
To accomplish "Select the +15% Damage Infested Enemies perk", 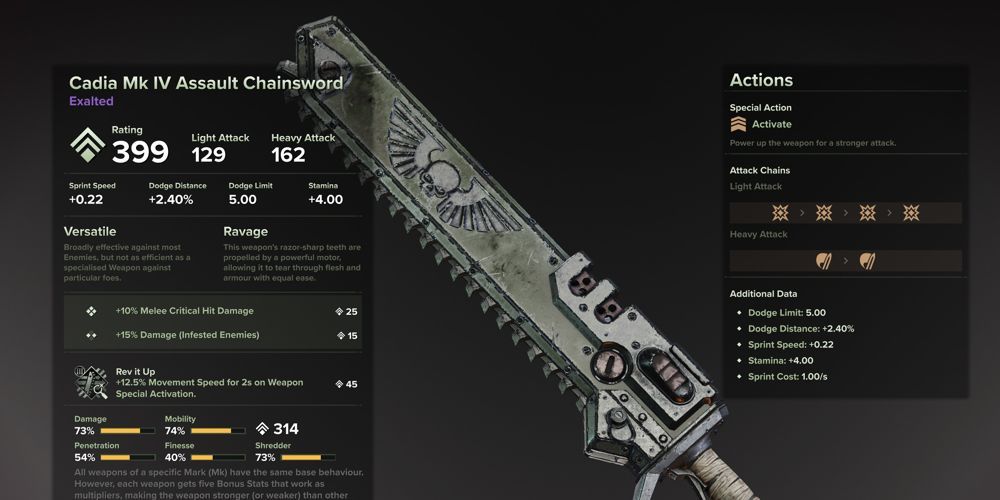I will click(x=187, y=335).
